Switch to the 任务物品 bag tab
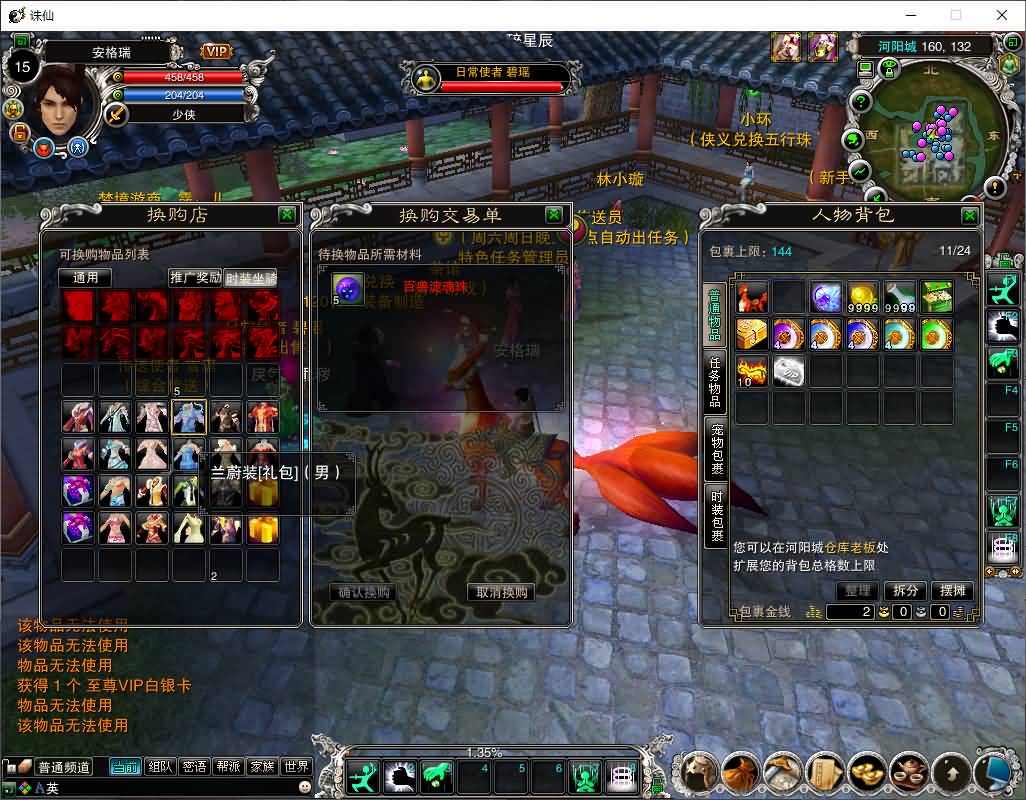The height and width of the screenshot is (800, 1026). coord(716,382)
